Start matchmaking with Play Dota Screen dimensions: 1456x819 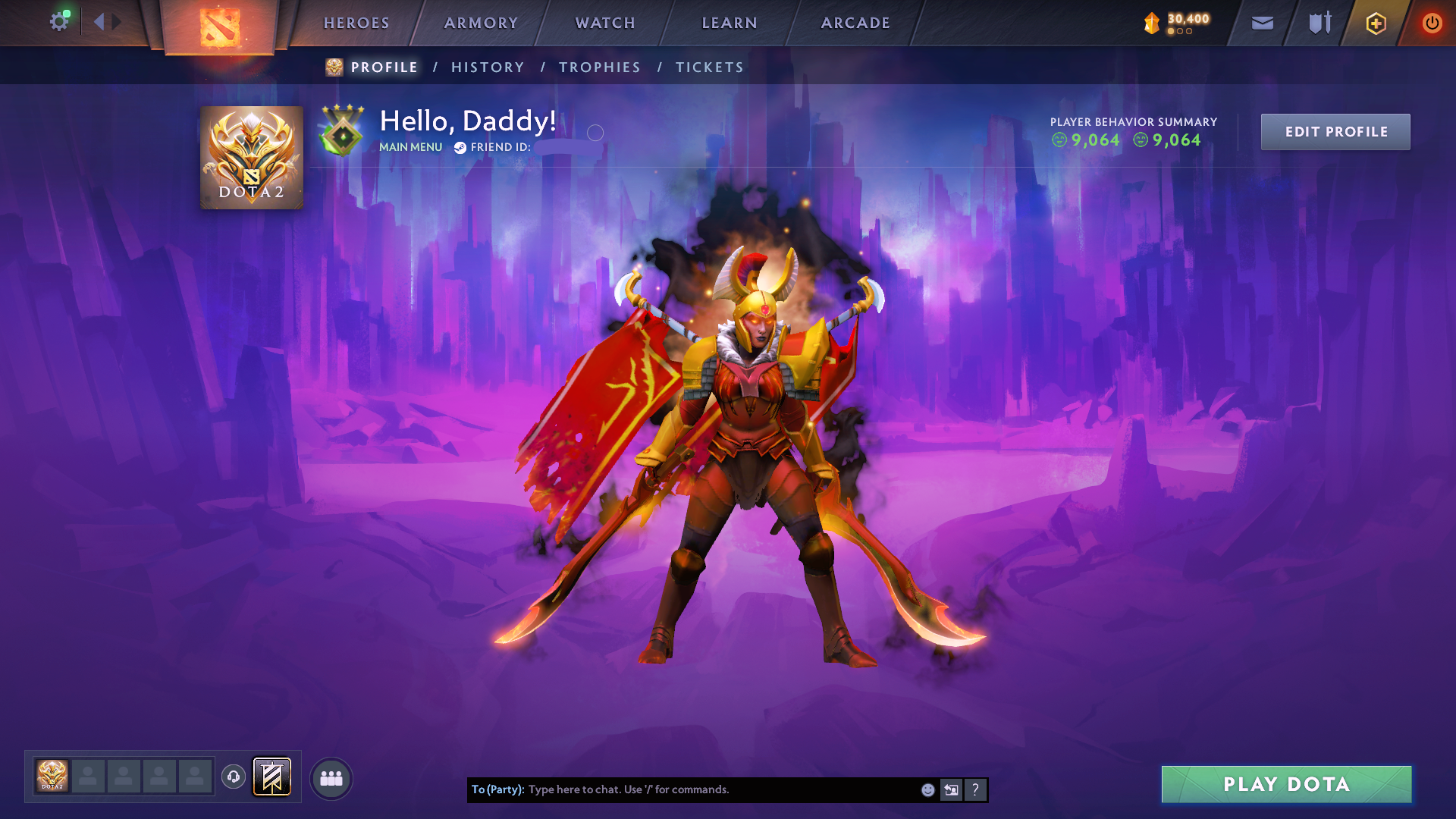coord(1286,784)
